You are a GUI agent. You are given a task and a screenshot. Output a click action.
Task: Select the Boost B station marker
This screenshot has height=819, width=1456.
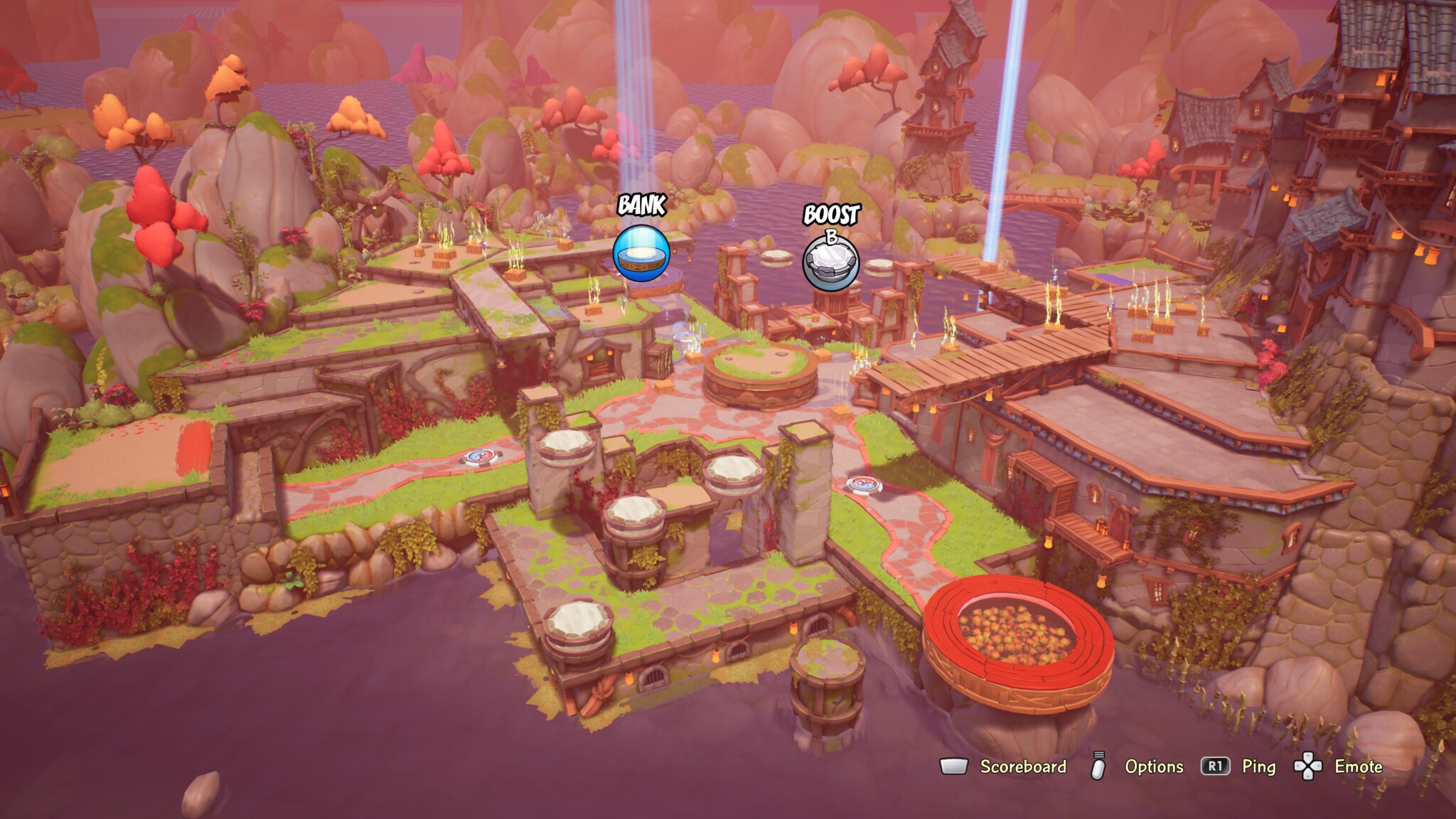pyautogui.click(x=830, y=262)
